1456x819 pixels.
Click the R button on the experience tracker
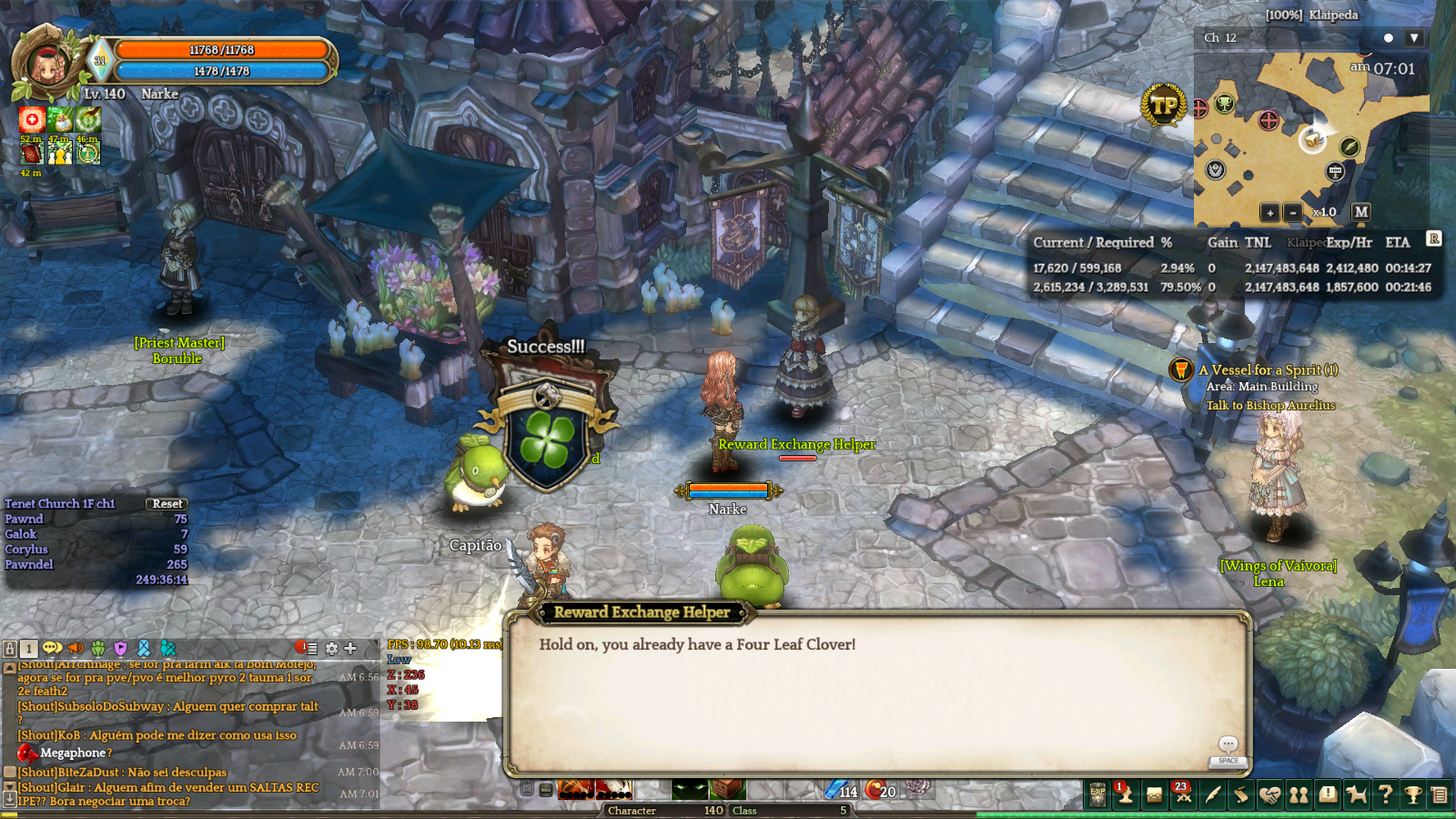(1434, 238)
